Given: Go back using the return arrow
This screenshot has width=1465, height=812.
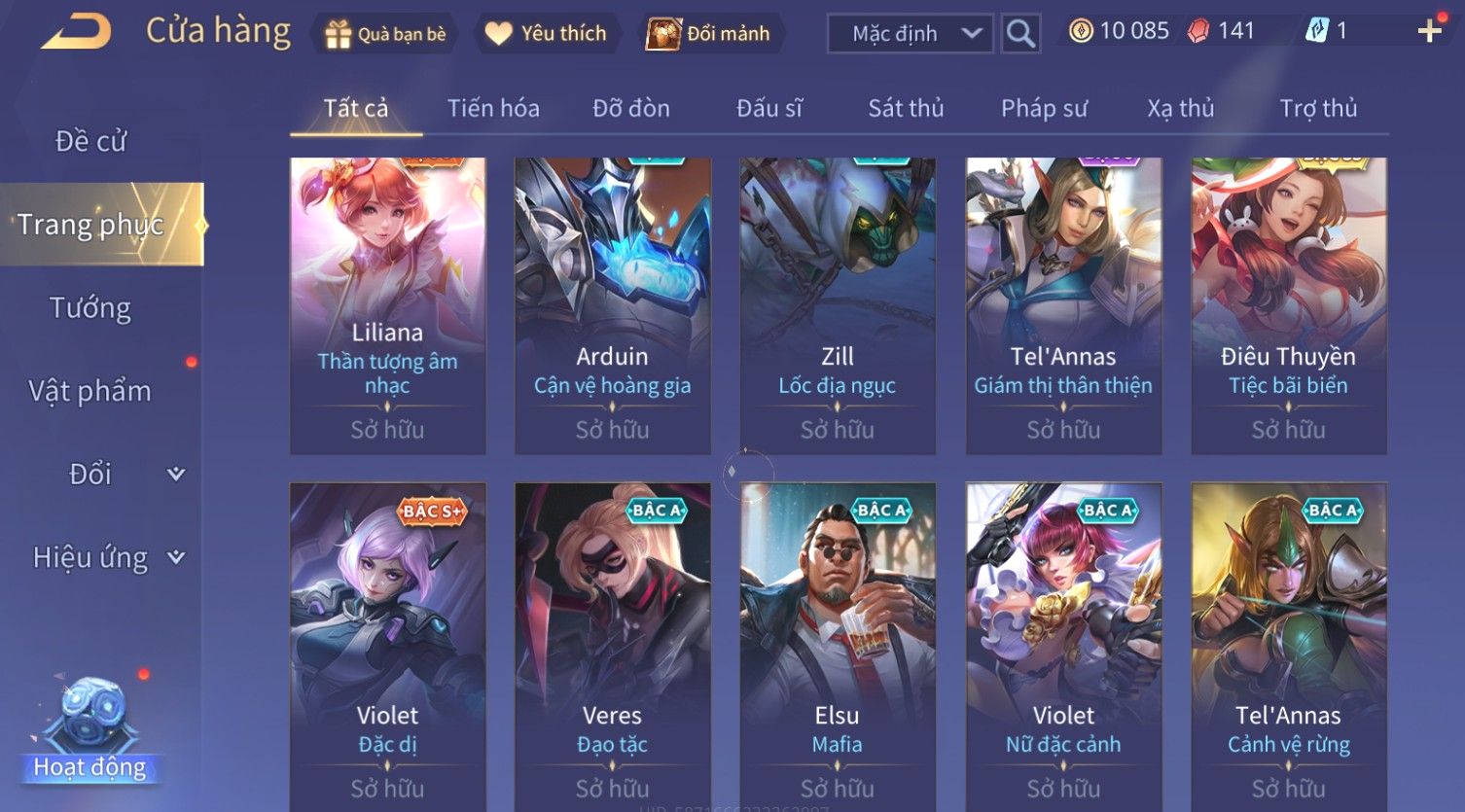Looking at the screenshot, I should click(76, 32).
